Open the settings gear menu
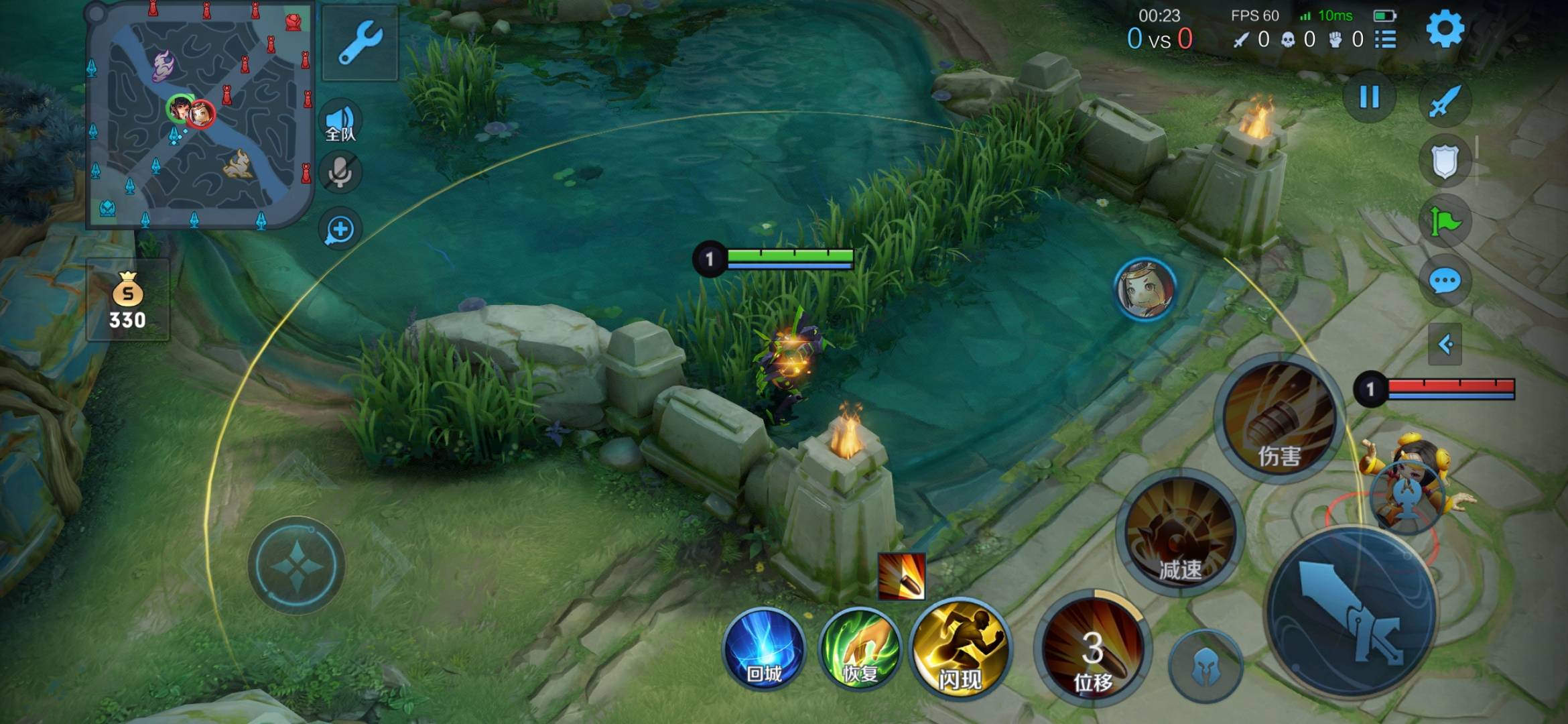Image resolution: width=1568 pixels, height=724 pixels. [1444, 29]
